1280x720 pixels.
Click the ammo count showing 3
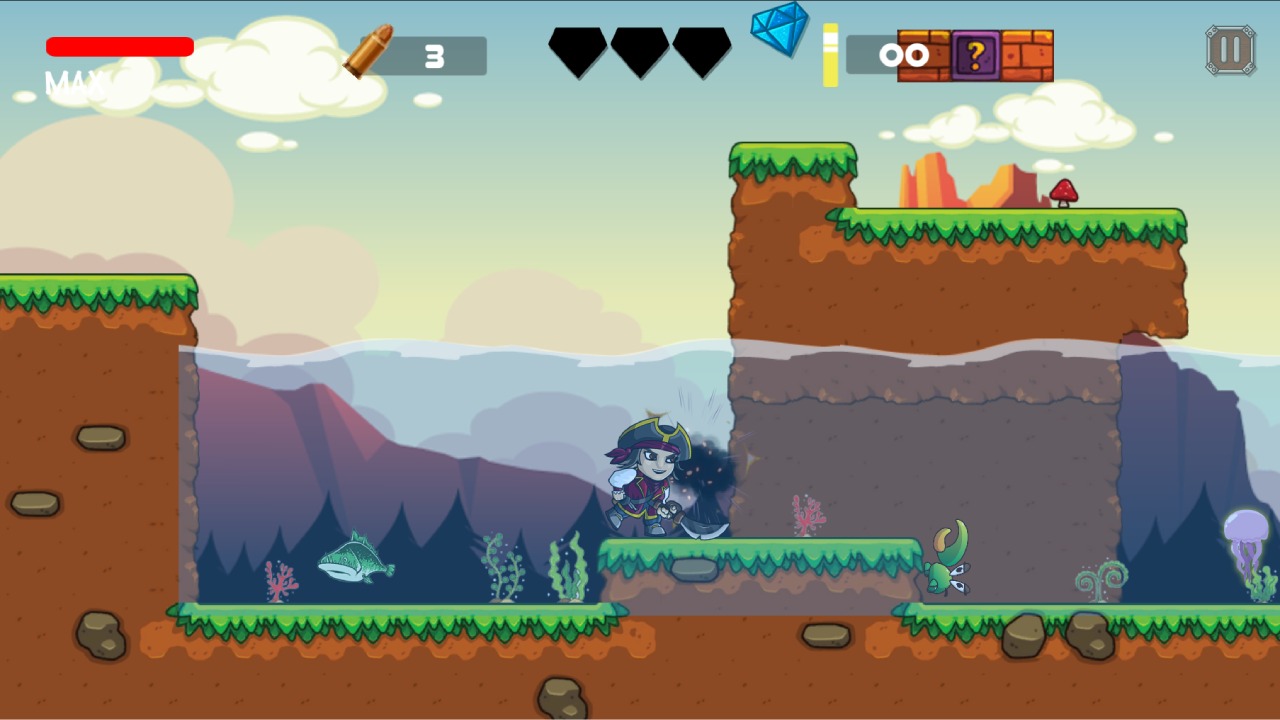point(432,55)
